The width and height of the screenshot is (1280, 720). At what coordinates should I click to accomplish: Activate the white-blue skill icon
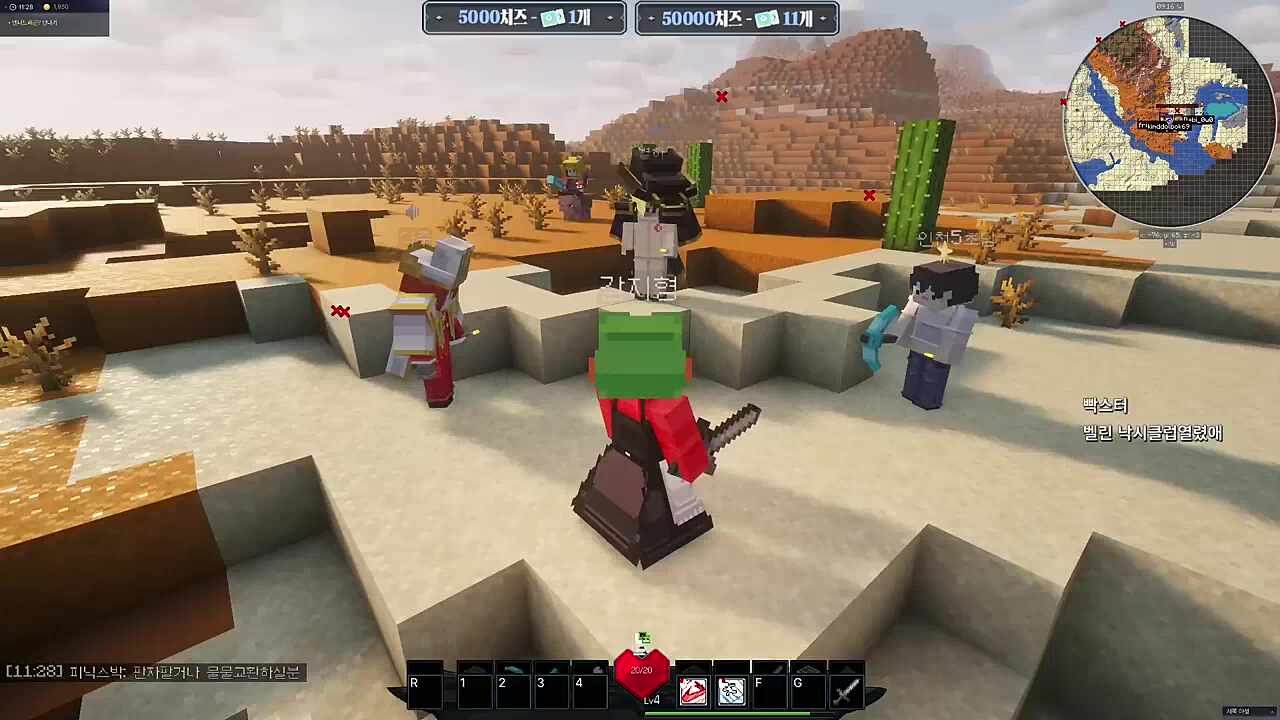point(731,691)
